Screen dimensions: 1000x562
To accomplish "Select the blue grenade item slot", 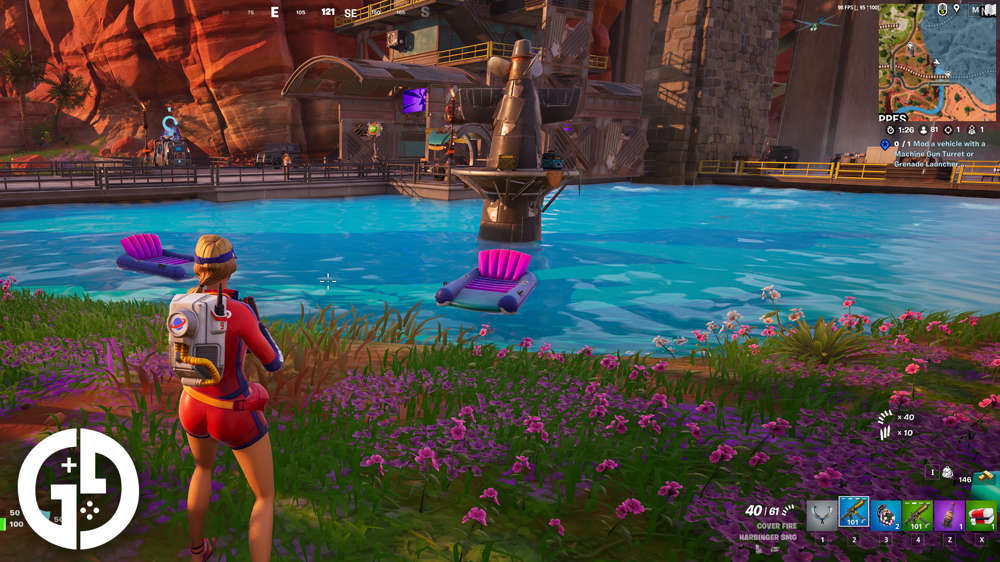I will (x=885, y=516).
